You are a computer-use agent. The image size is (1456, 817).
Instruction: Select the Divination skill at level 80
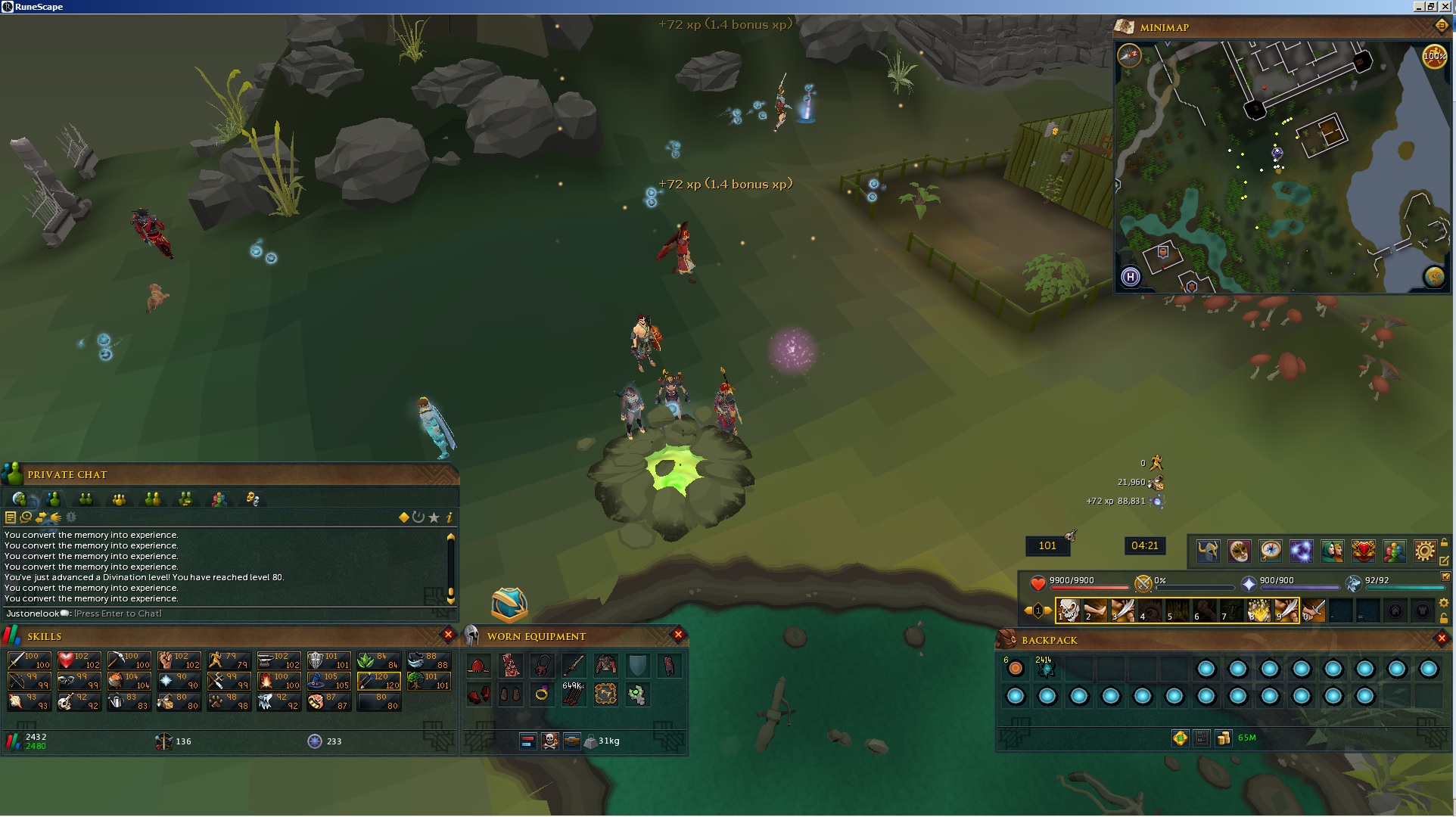pos(381,702)
